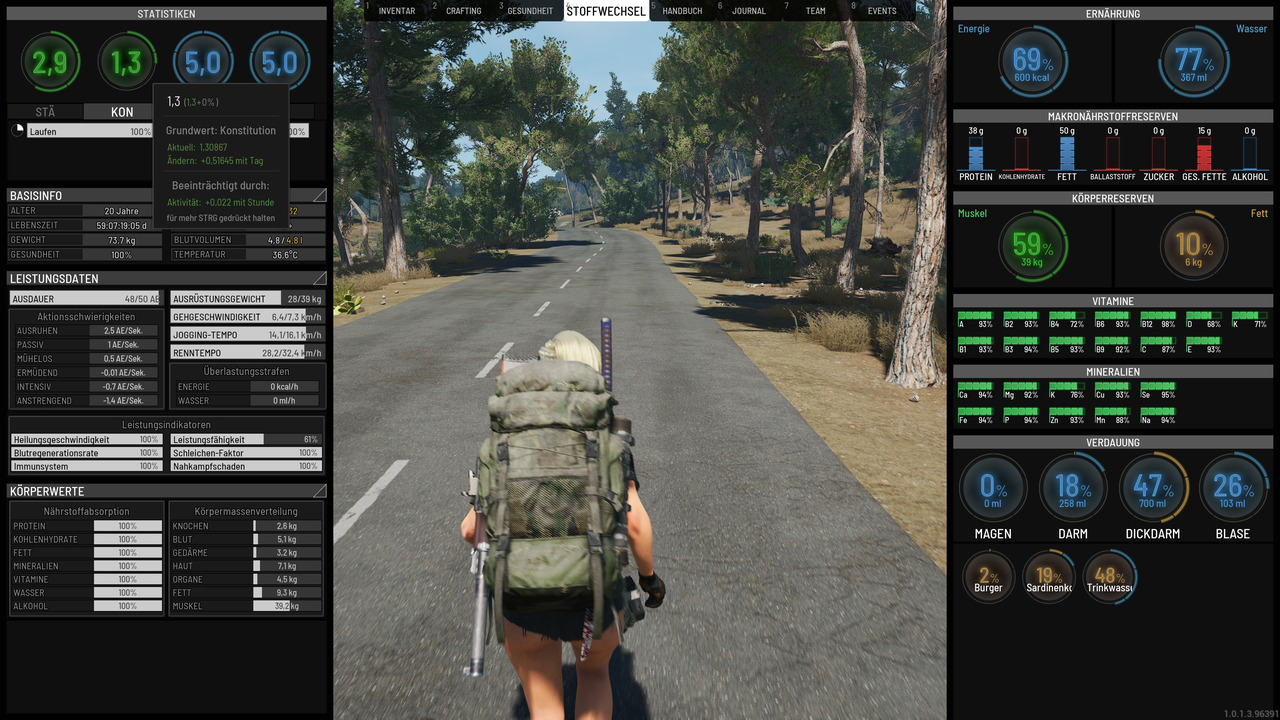
Task: Switch to the Team tab
Action: coord(816,11)
